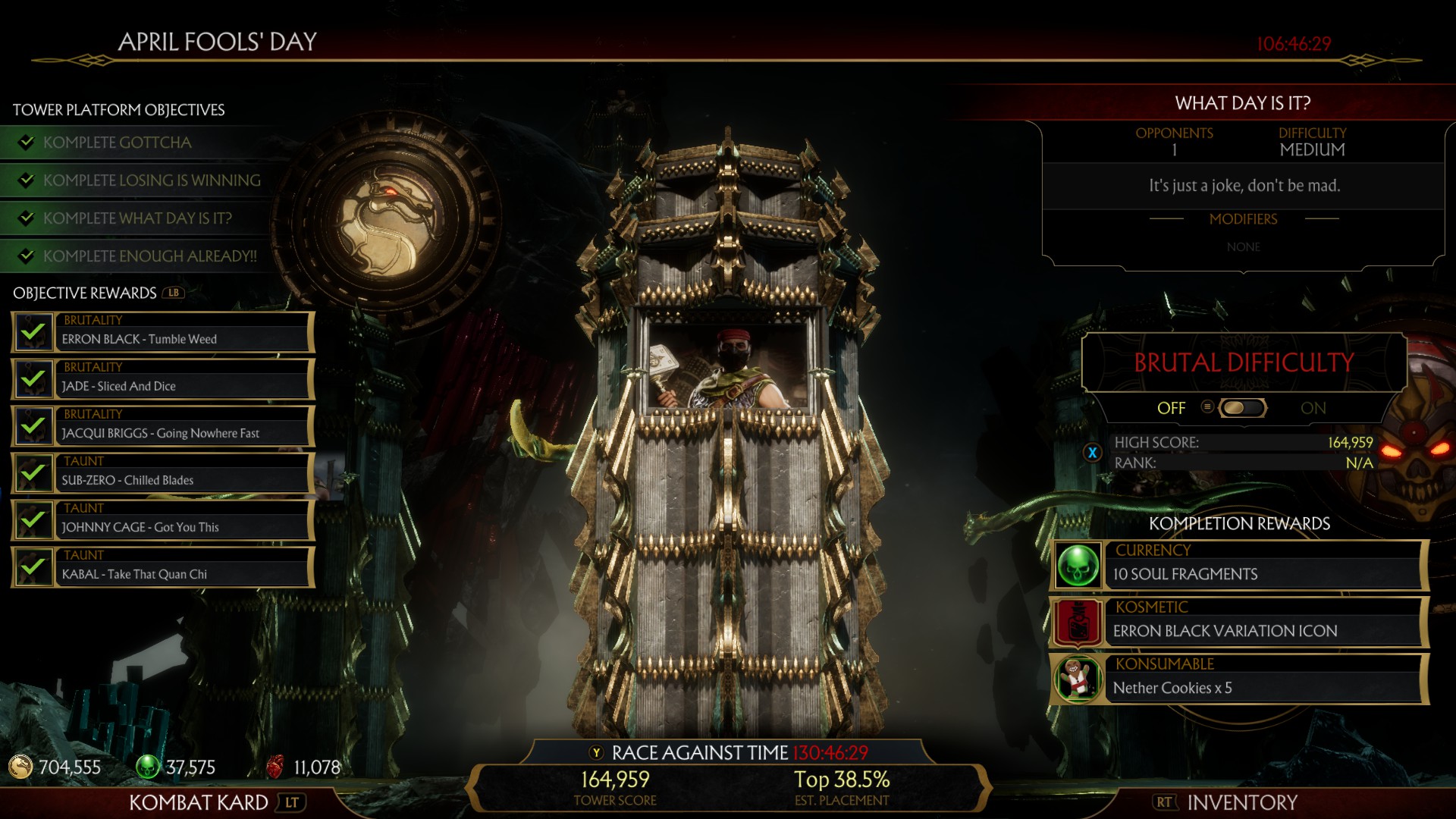Select Kabal Take That Quan Chi taunt
Viewport: 1456px width, 819px height.
163,567
